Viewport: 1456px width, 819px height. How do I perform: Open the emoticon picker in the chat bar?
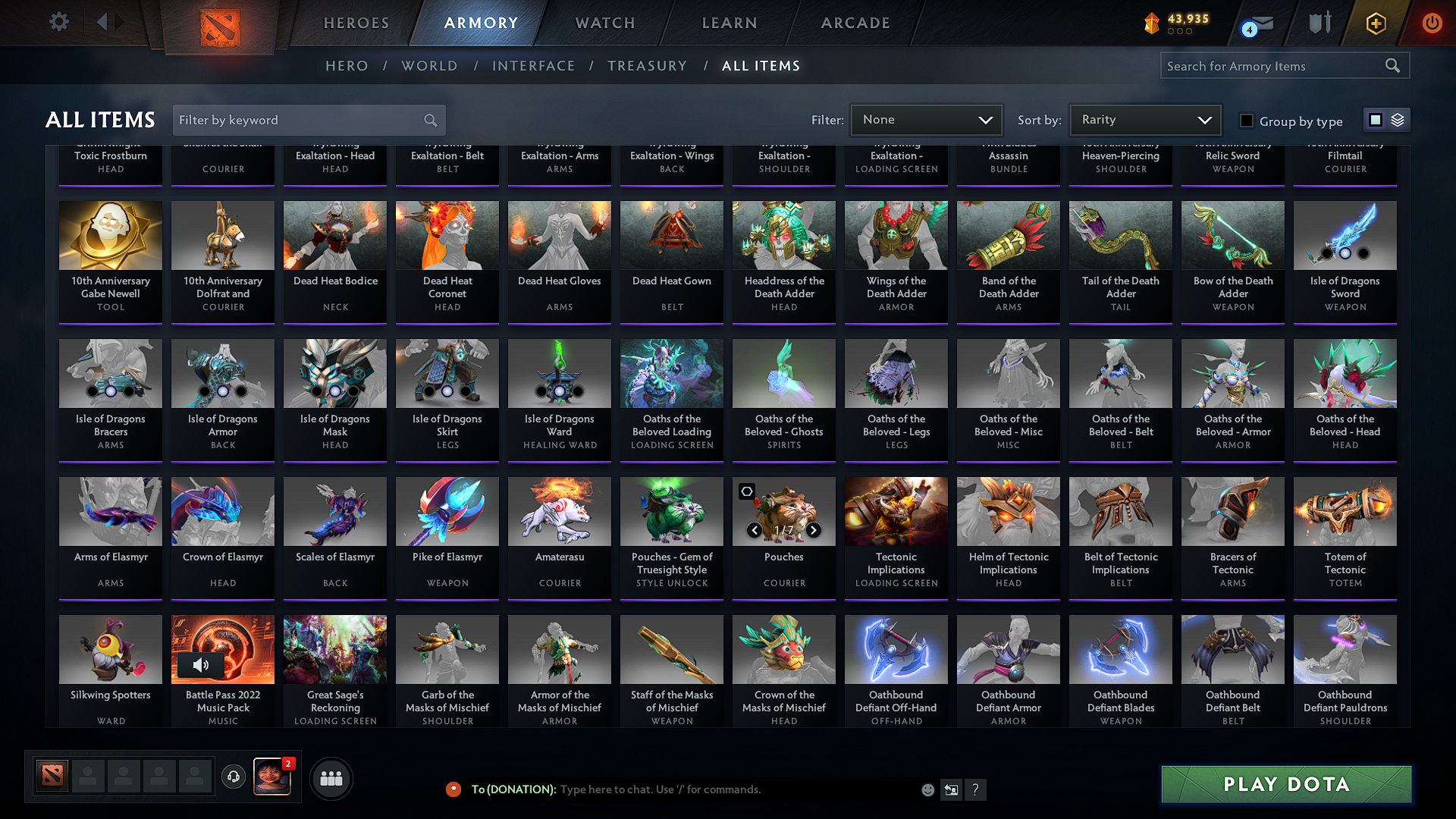click(927, 789)
